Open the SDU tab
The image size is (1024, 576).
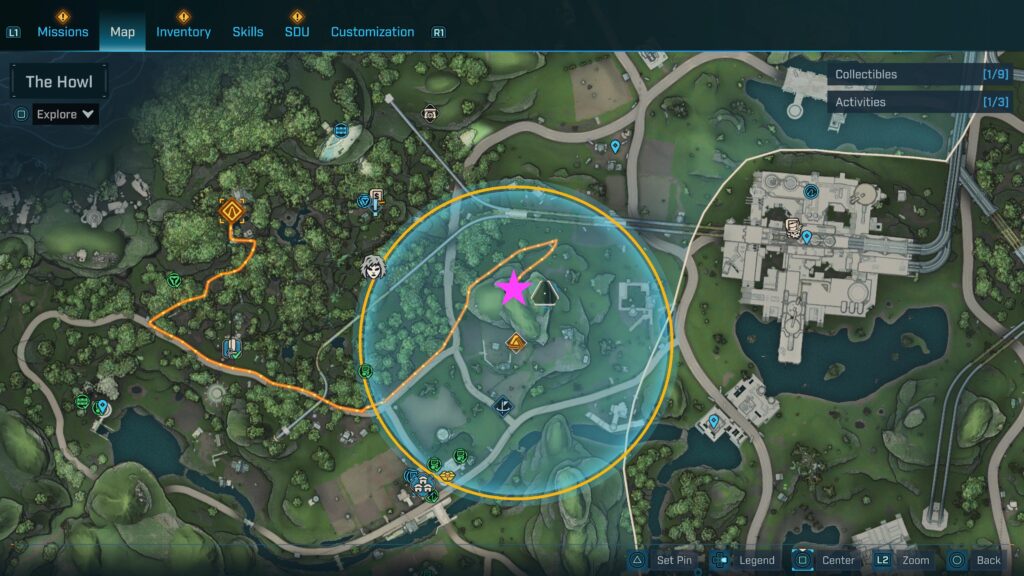[297, 32]
